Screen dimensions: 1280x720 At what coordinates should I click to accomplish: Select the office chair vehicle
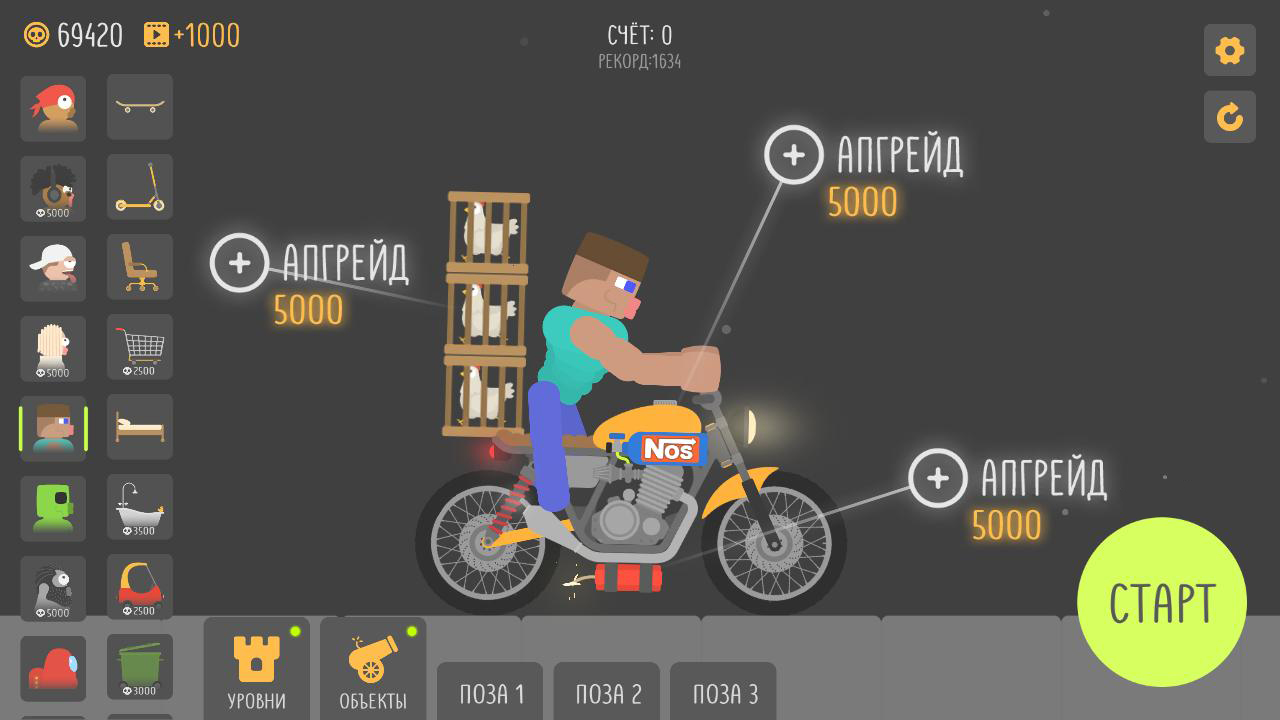pos(139,267)
